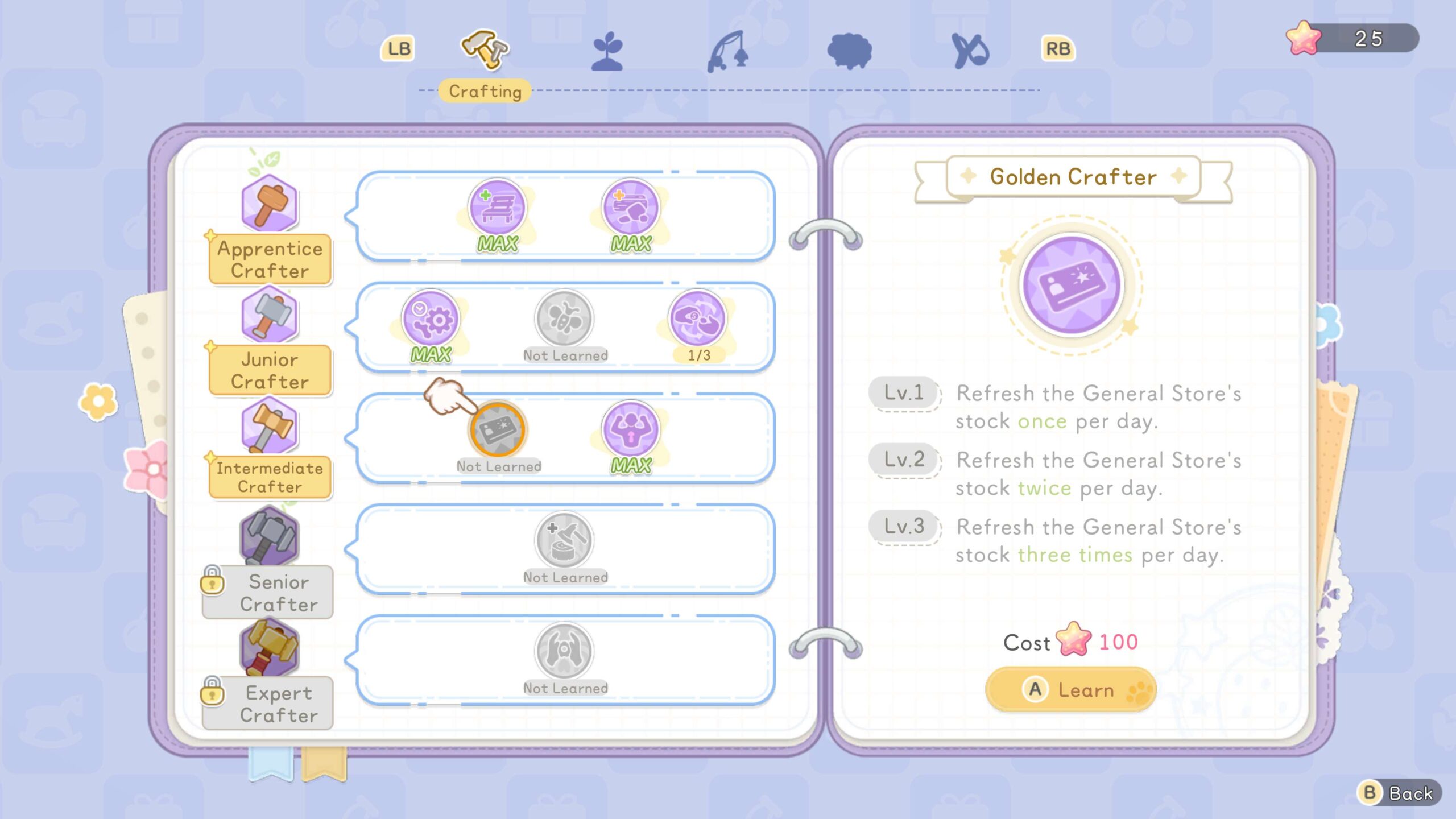Select the unlearned Golden Crafter card skill

tap(498, 429)
